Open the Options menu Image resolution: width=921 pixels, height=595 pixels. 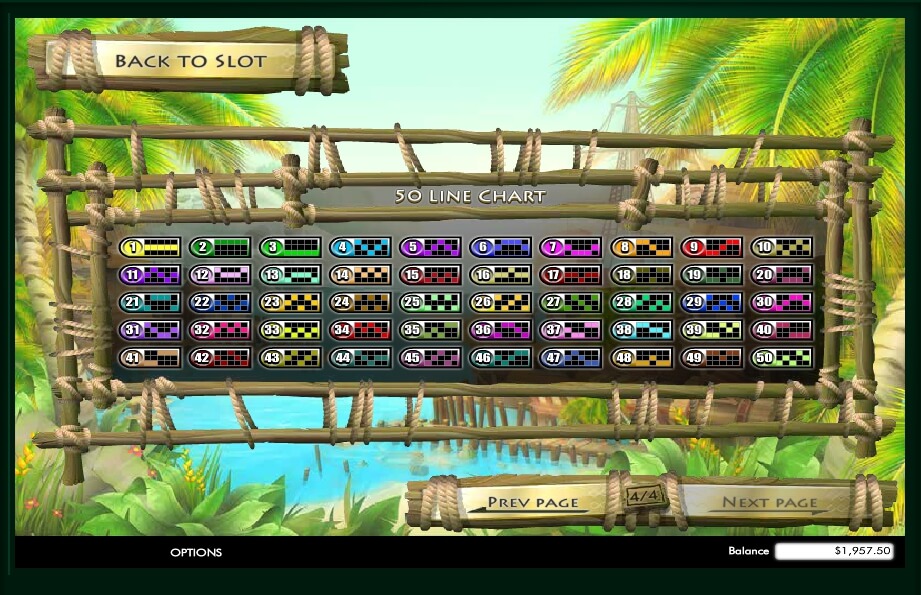pyautogui.click(x=196, y=552)
